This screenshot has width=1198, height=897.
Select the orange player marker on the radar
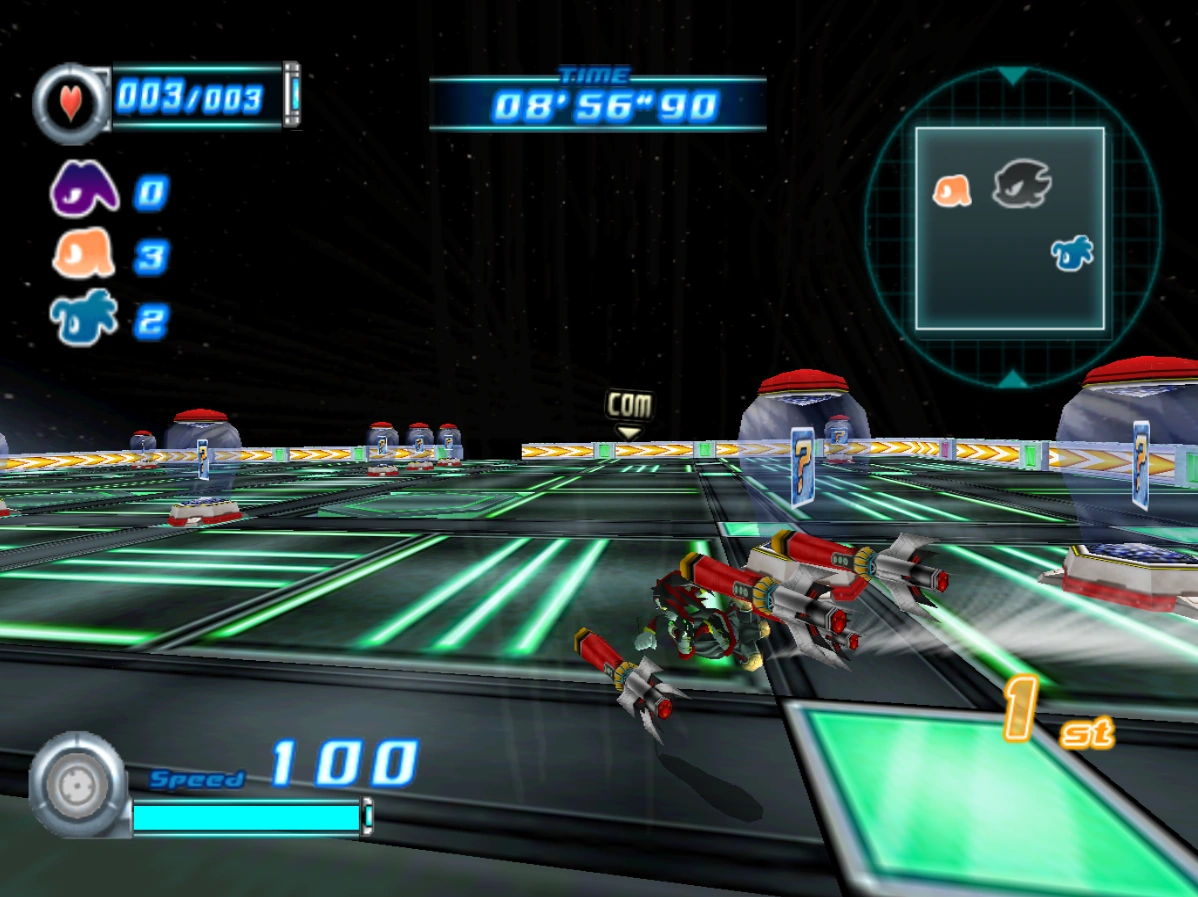pos(952,191)
